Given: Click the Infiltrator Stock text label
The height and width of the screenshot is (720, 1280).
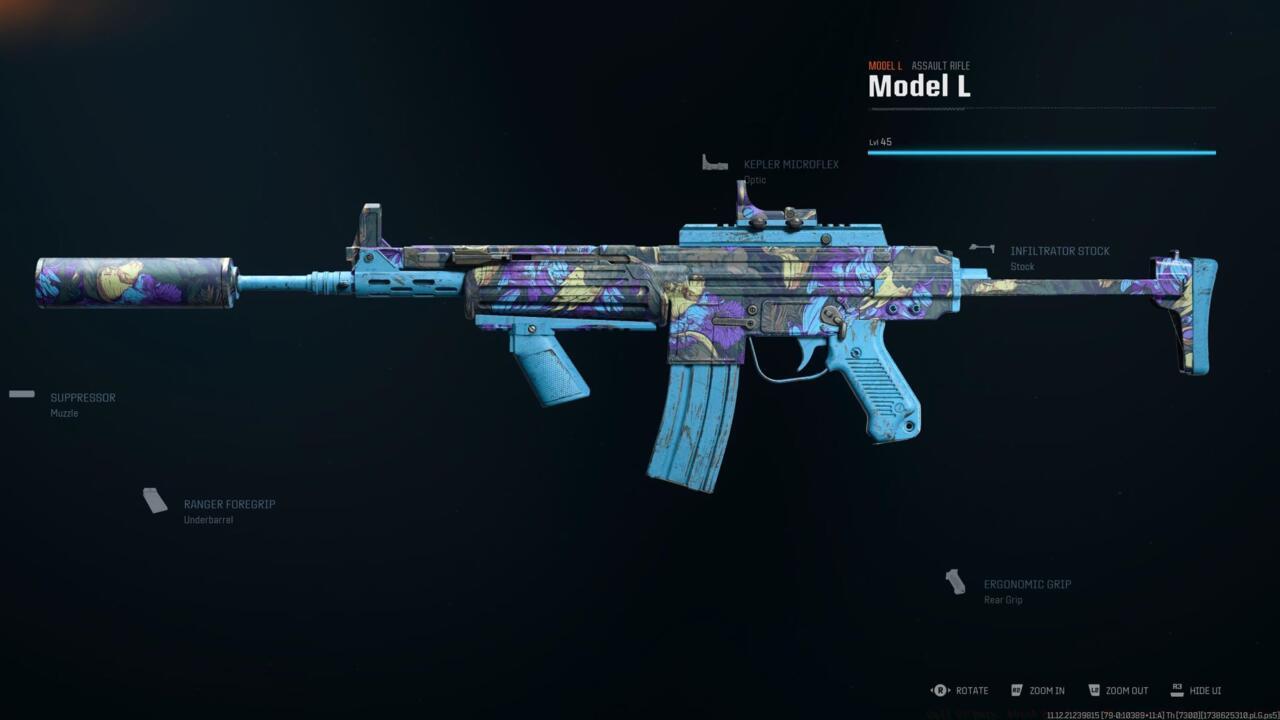Looking at the screenshot, I should [x=1060, y=251].
